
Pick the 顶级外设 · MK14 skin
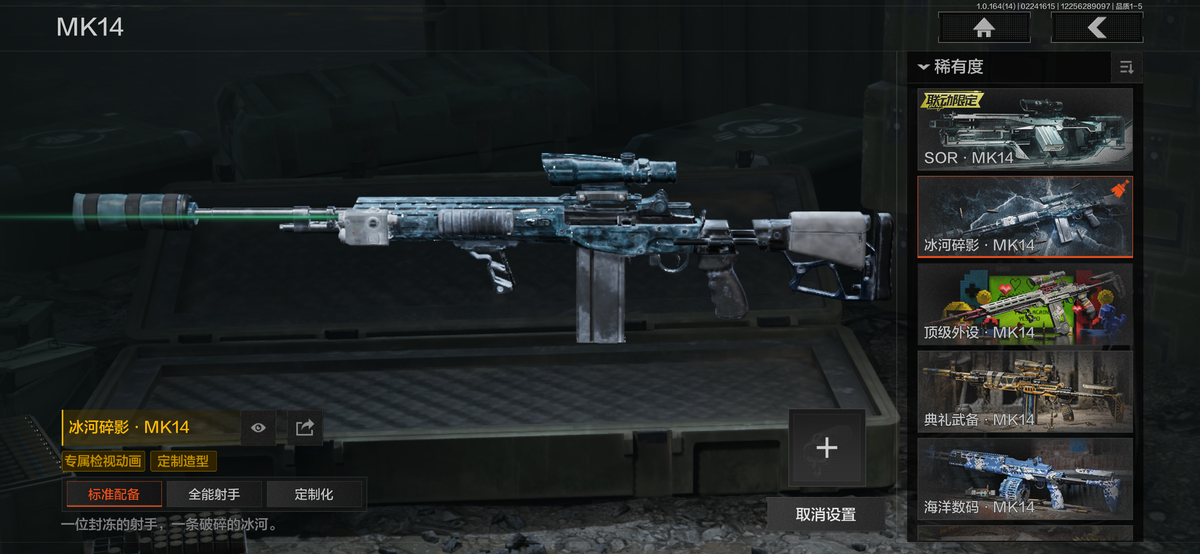1025,305
